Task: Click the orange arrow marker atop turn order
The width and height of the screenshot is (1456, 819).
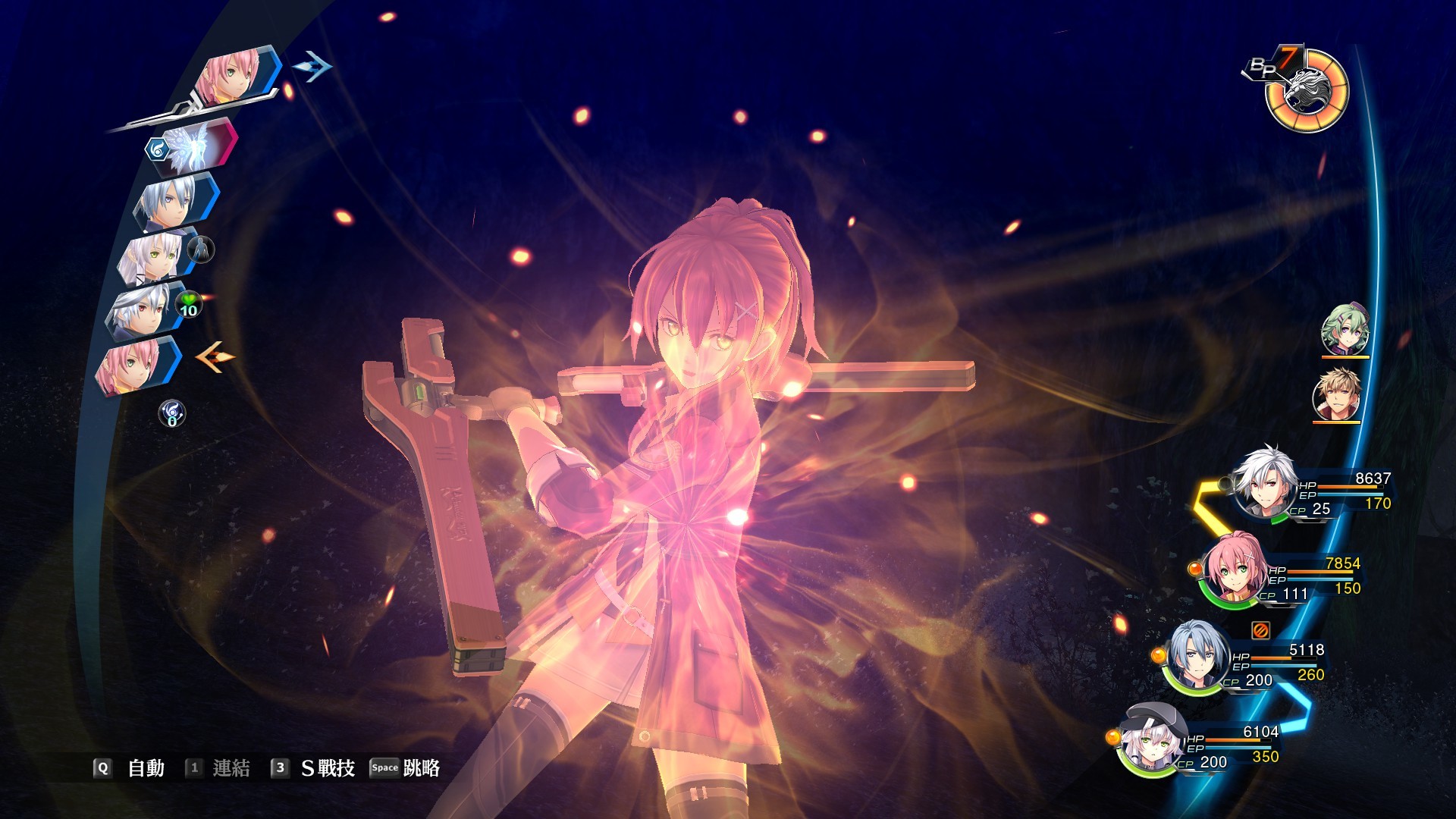Action: [216, 358]
